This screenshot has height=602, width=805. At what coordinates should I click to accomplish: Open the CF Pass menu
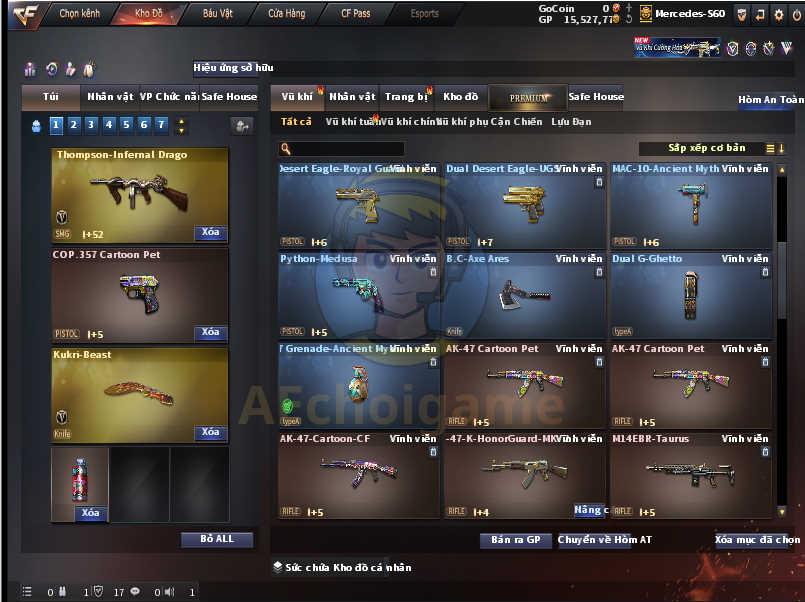355,14
